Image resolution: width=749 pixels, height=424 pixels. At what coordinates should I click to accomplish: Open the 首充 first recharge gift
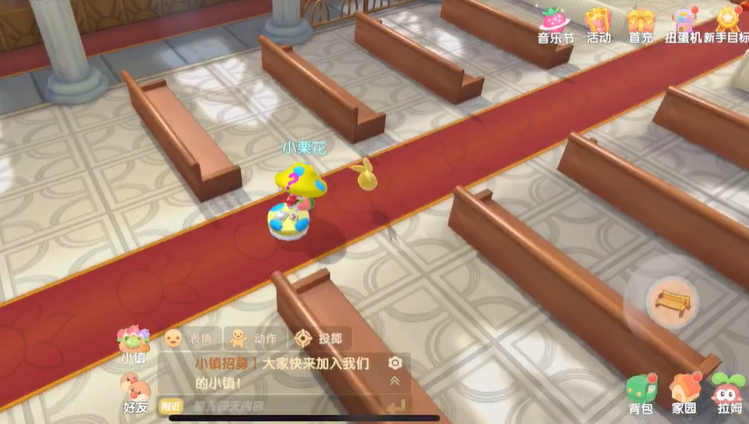(x=640, y=21)
